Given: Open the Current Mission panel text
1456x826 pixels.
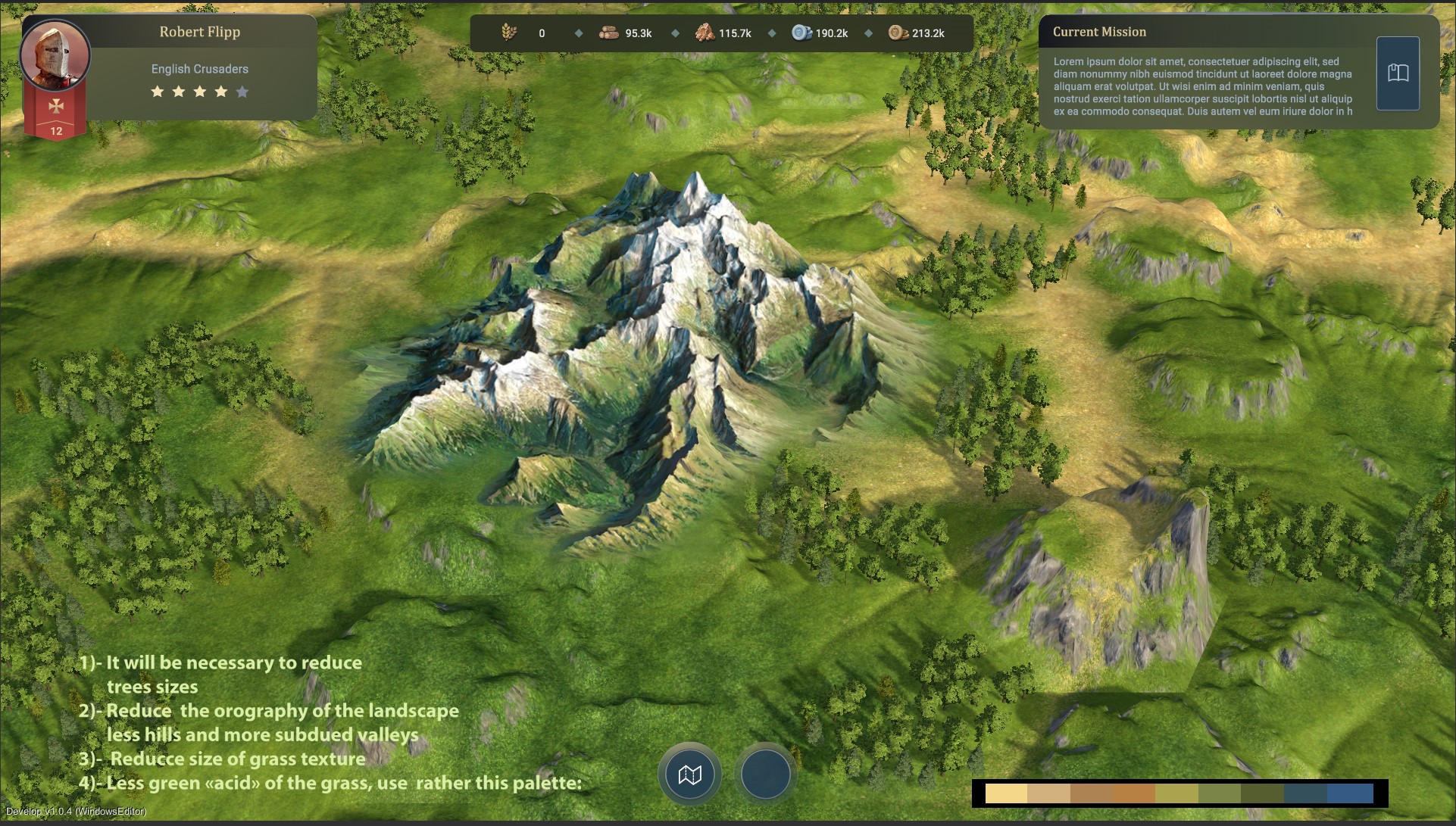Looking at the screenshot, I should 1202,86.
